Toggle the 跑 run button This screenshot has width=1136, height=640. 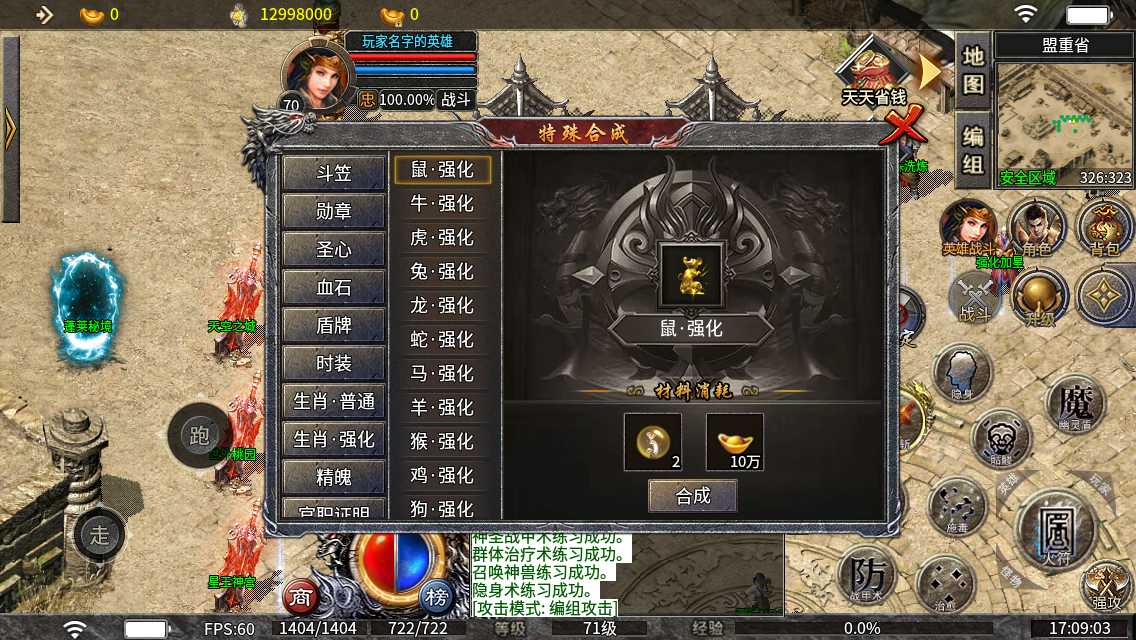click(199, 435)
